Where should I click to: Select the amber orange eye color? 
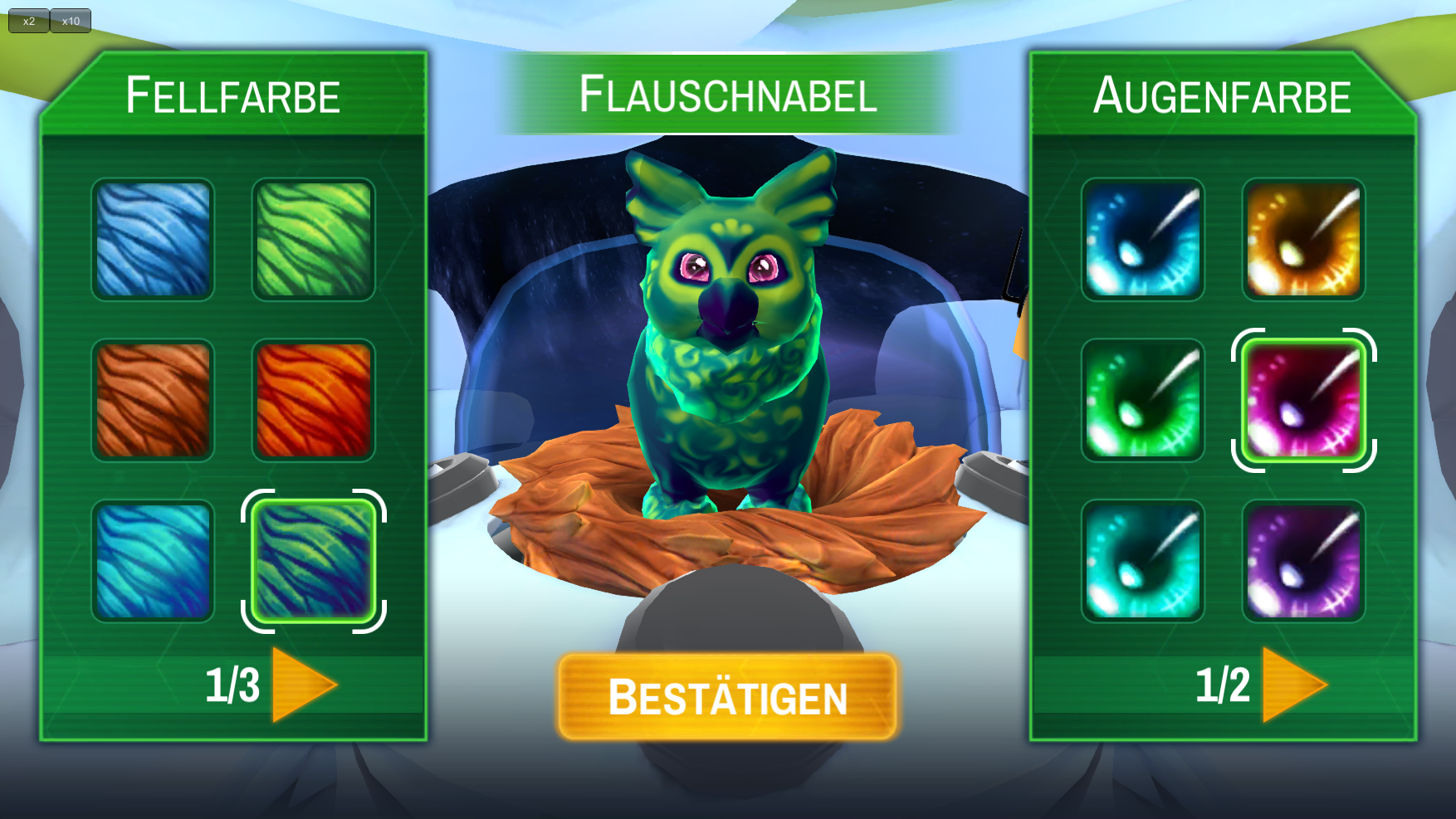click(x=1303, y=240)
